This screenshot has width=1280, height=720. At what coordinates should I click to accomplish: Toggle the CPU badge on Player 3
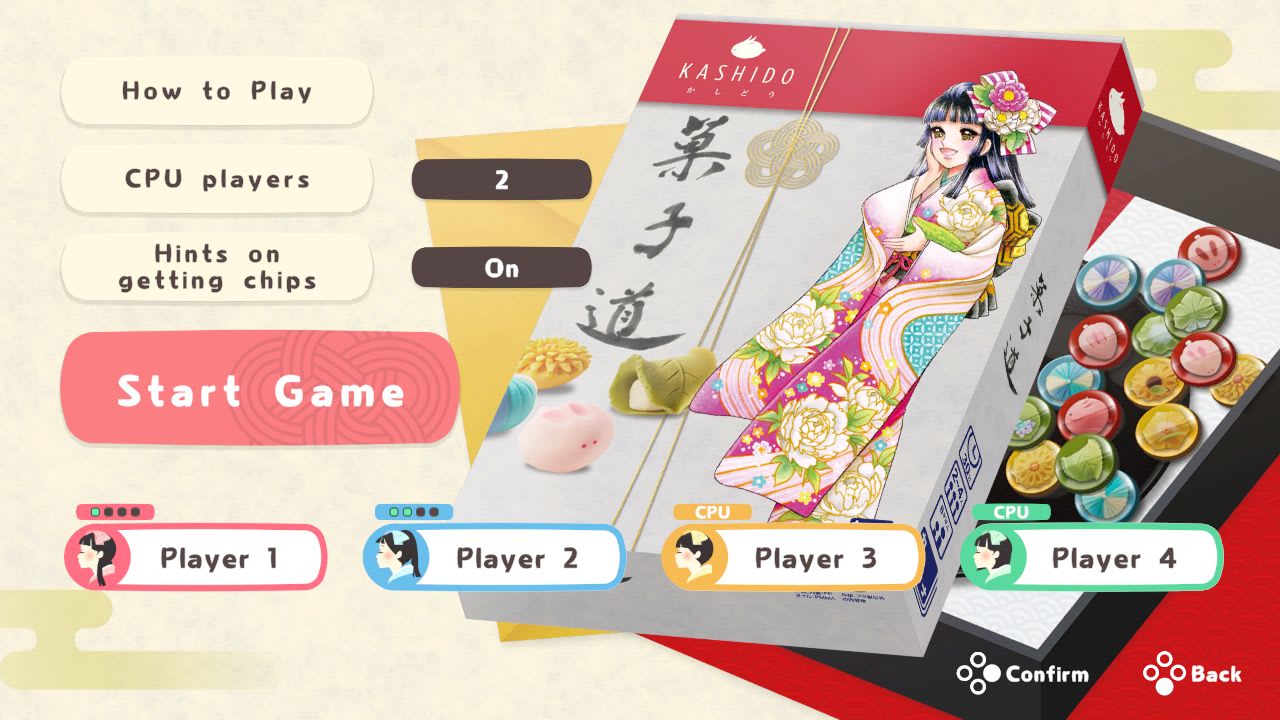[711, 512]
